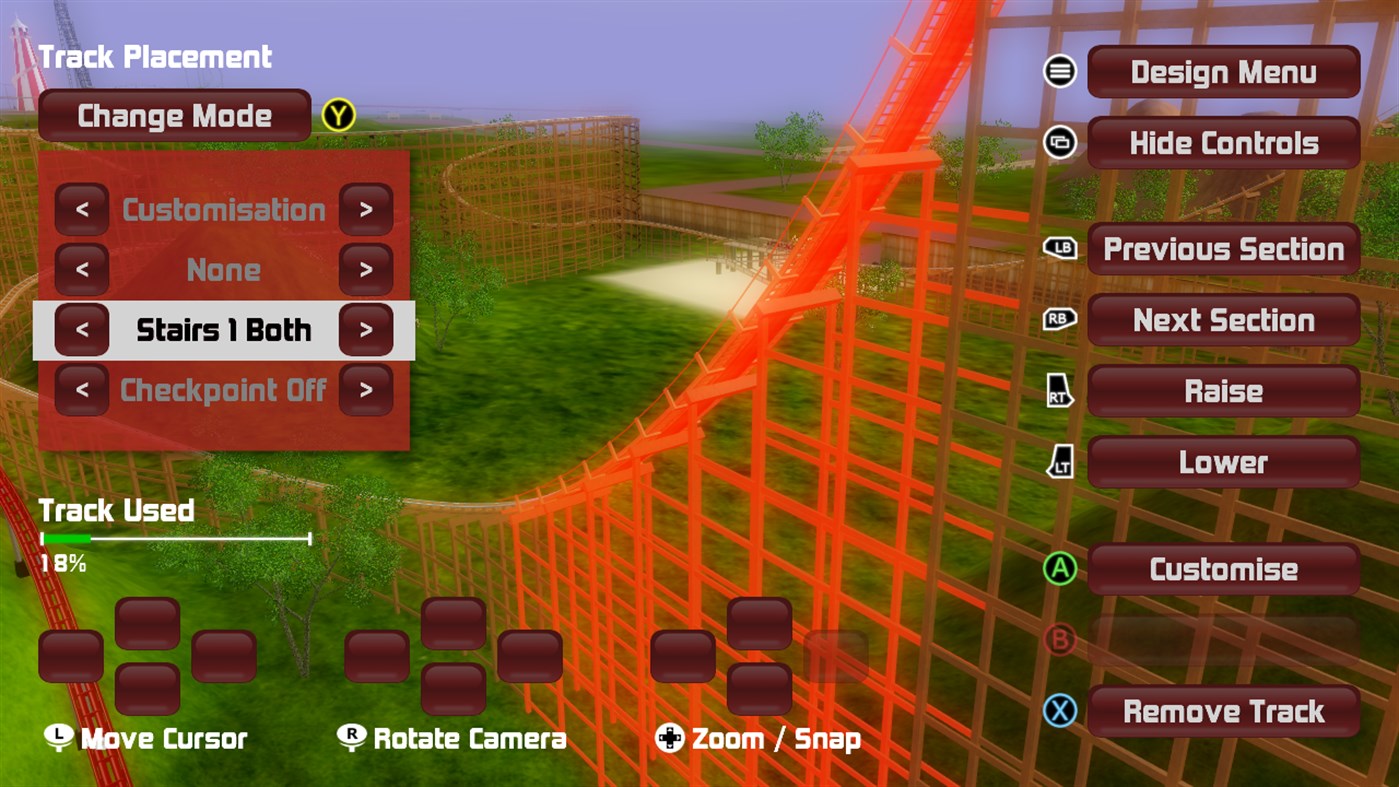Select Change Mode
The width and height of the screenshot is (1399, 787).
[x=175, y=115]
